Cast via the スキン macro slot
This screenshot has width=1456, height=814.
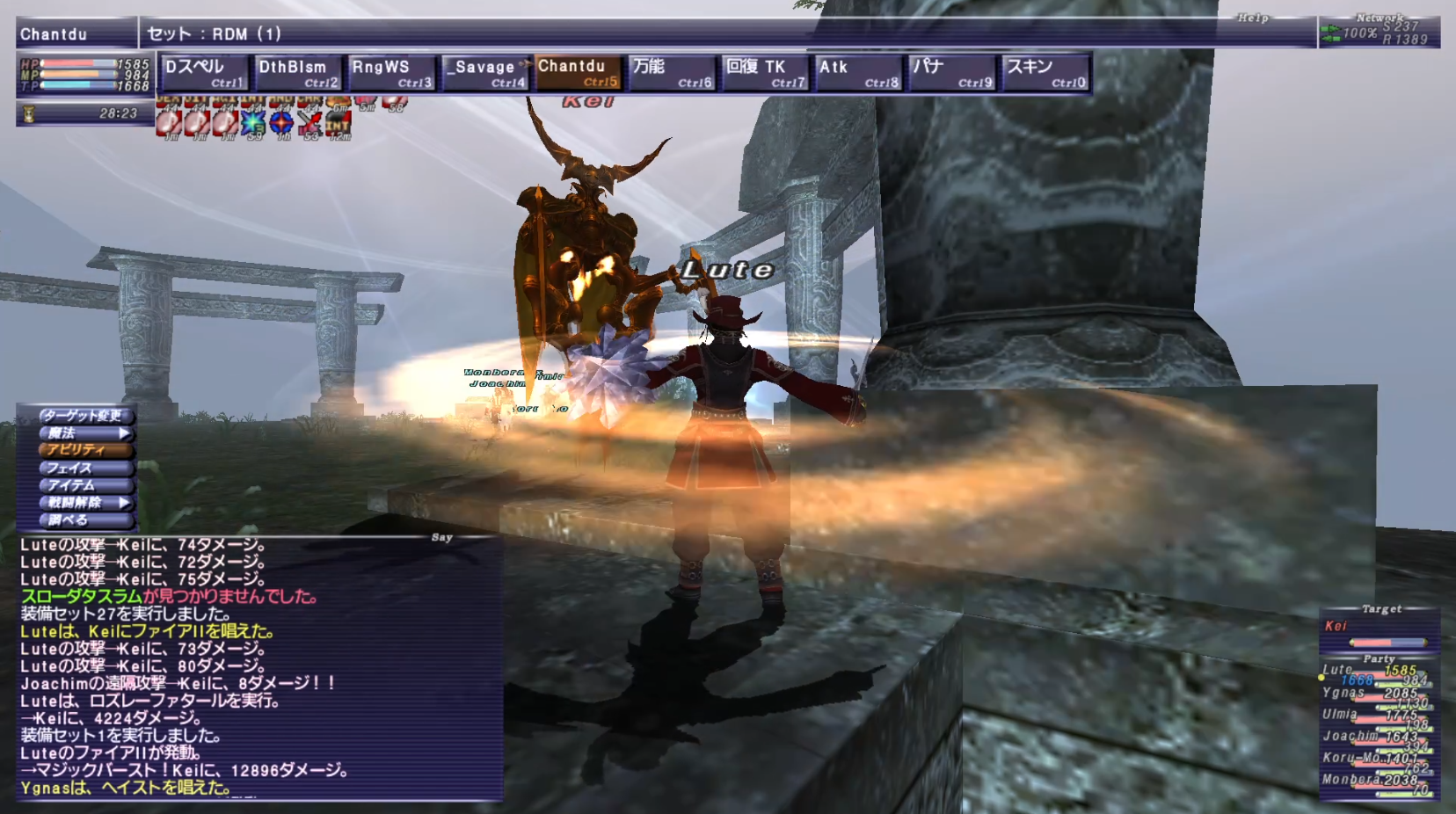tap(1045, 73)
